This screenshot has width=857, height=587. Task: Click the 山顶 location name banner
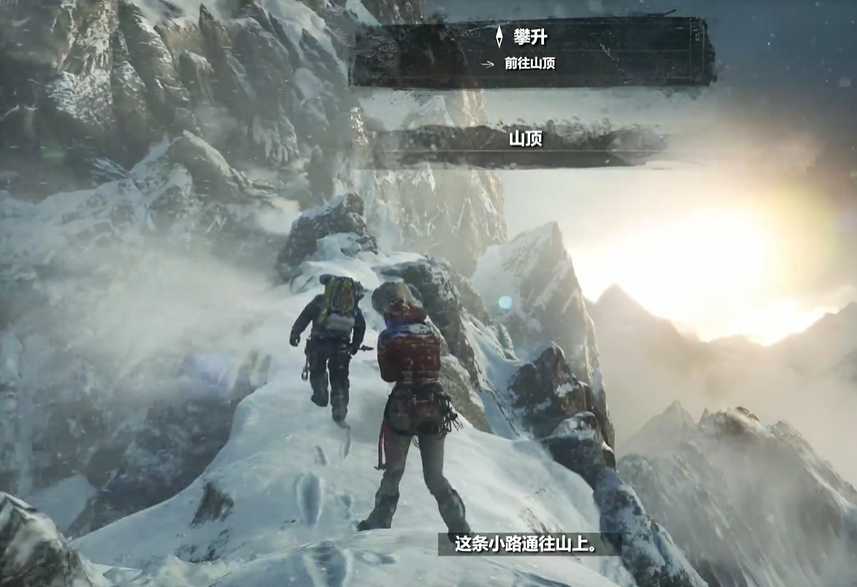pos(524,140)
